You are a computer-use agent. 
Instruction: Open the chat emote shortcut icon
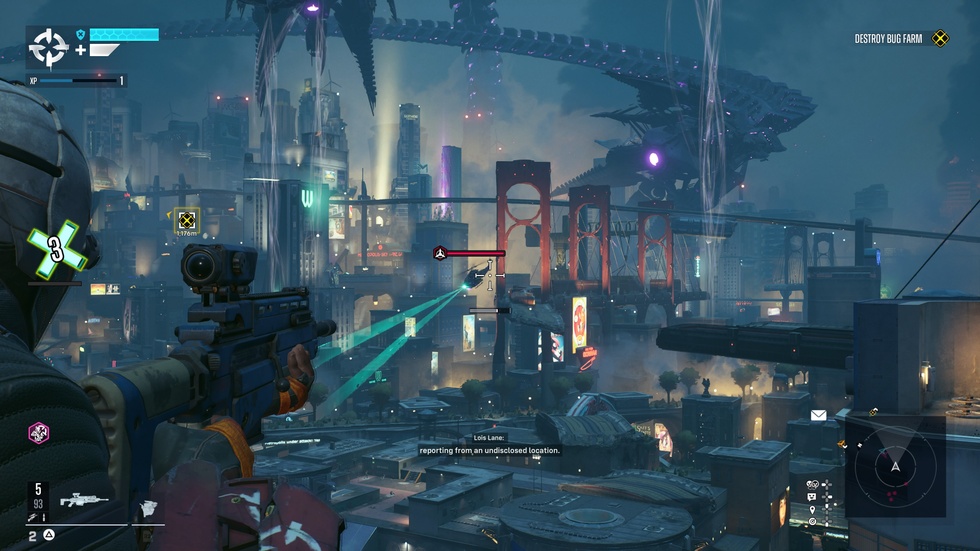812,498
